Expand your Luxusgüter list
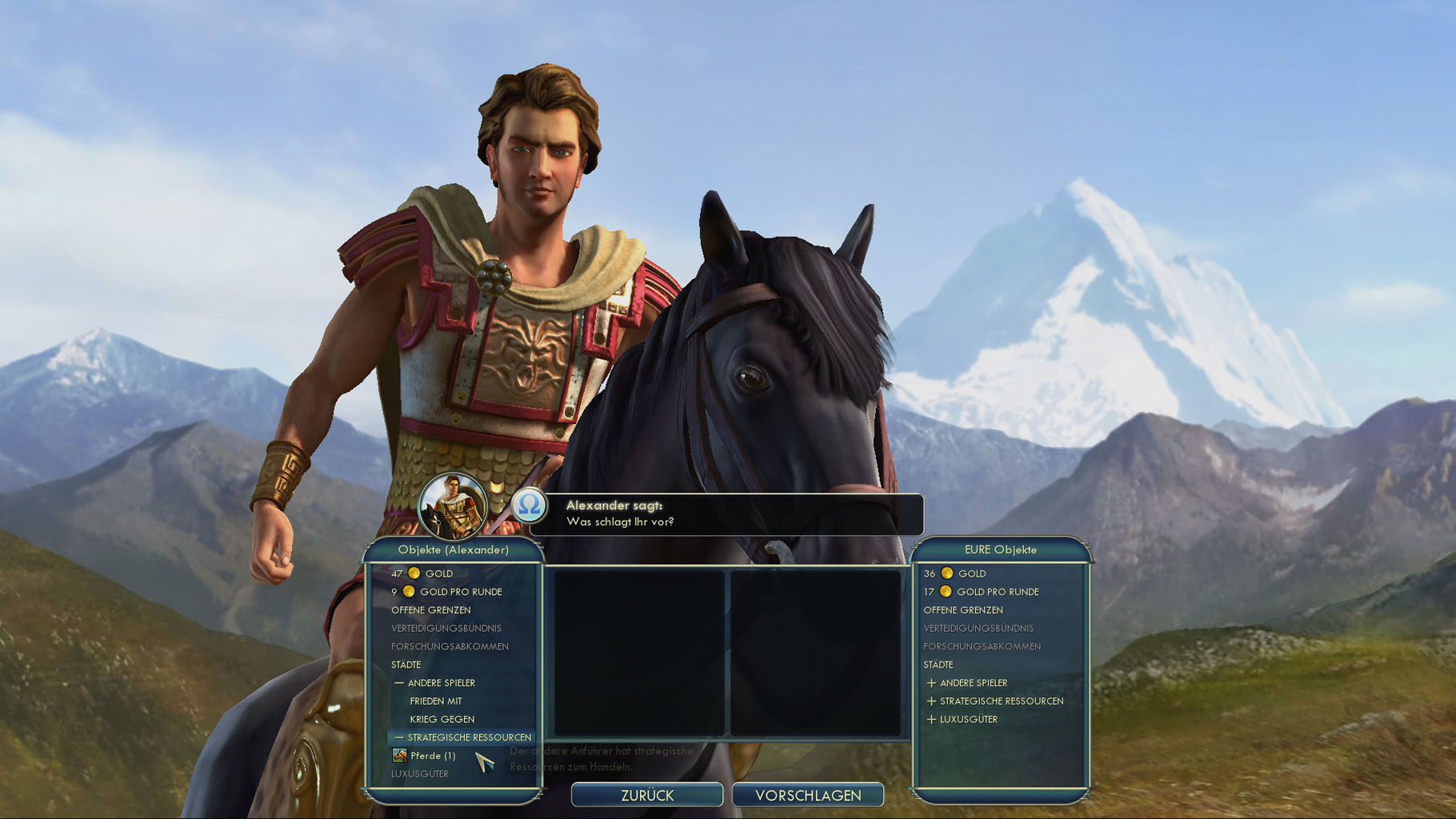Viewport: 1456px width, 819px height. click(x=962, y=720)
